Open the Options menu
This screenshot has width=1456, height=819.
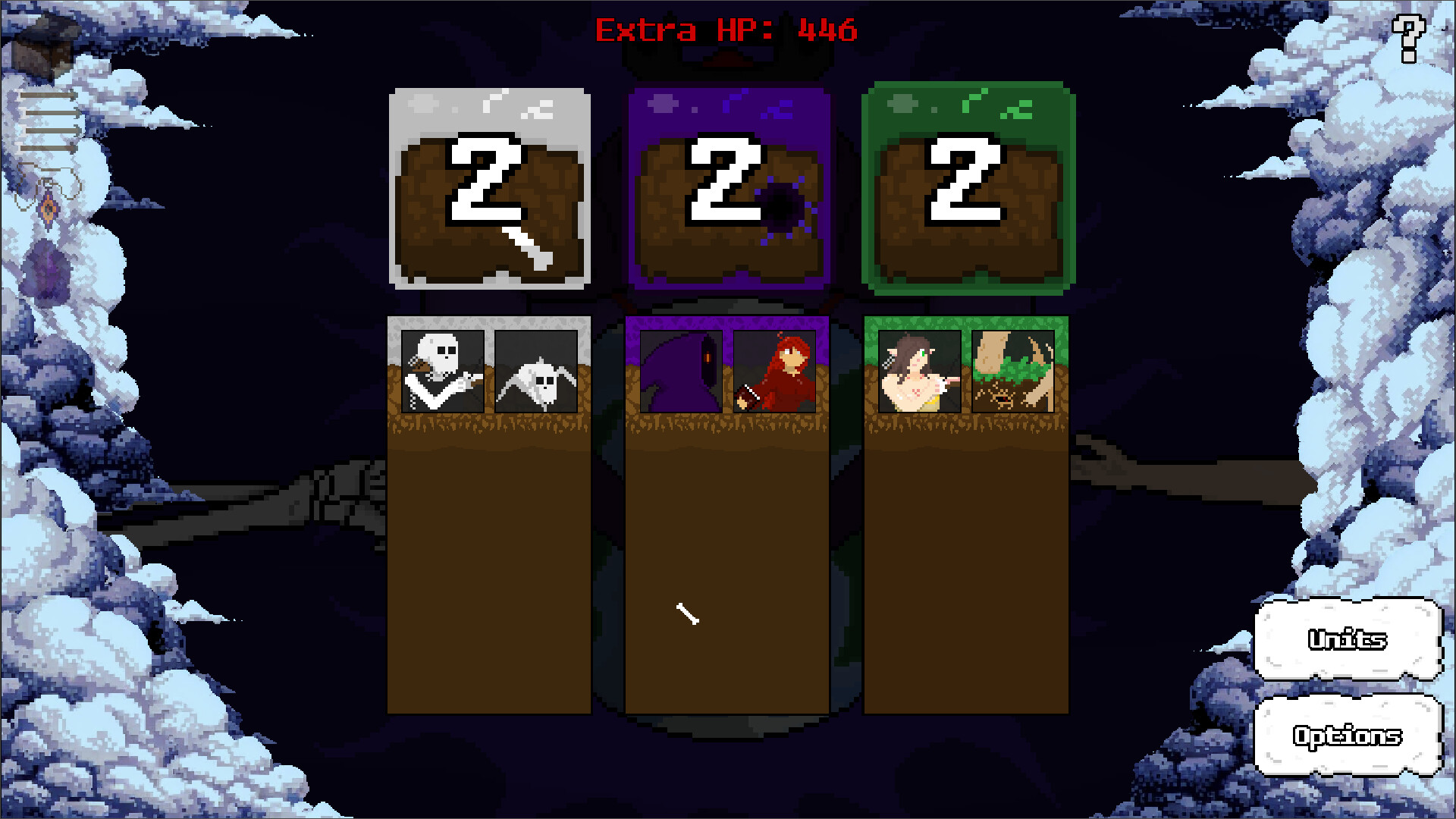[1347, 736]
